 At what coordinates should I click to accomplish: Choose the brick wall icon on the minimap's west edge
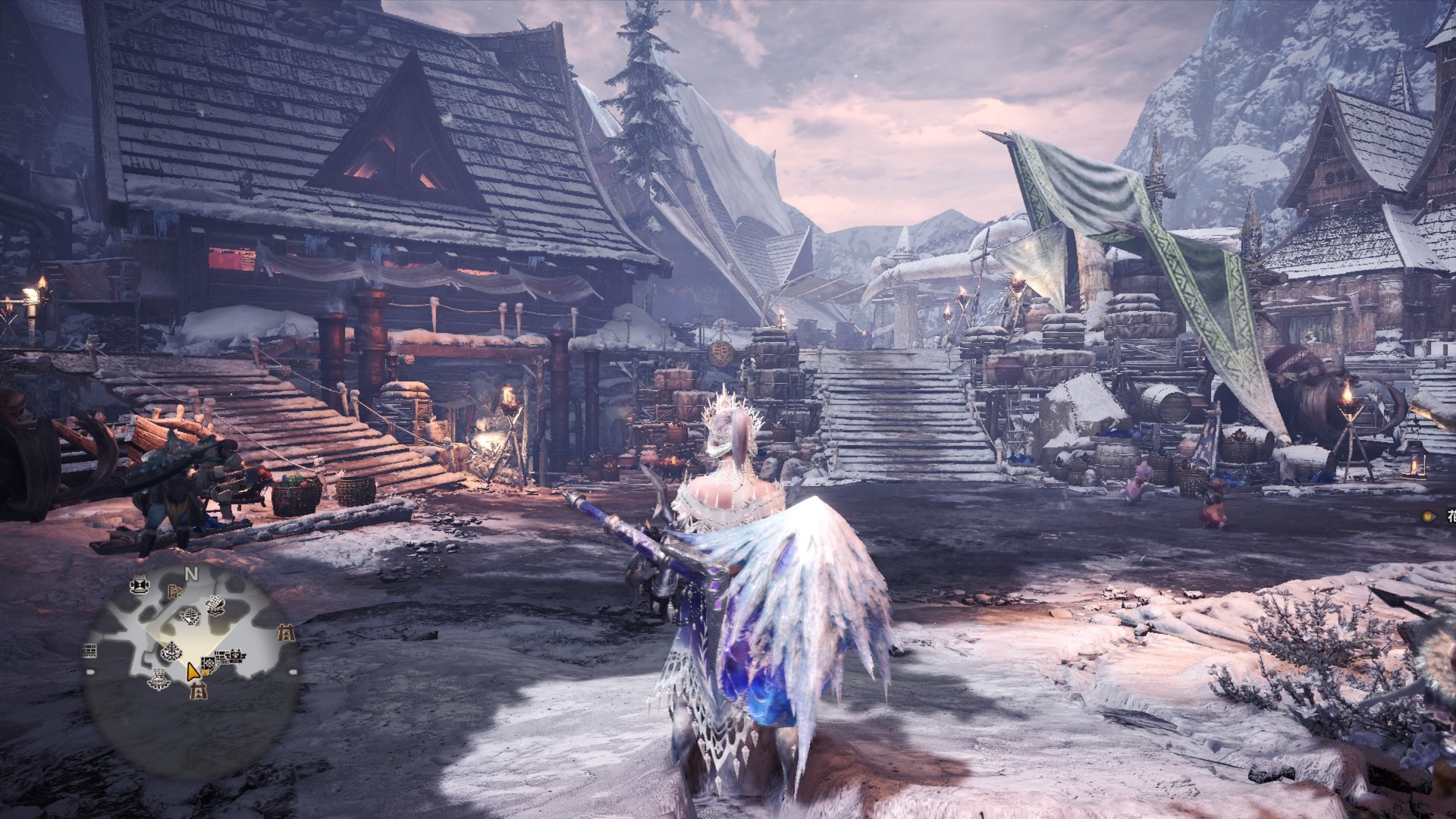pyautogui.click(x=89, y=650)
